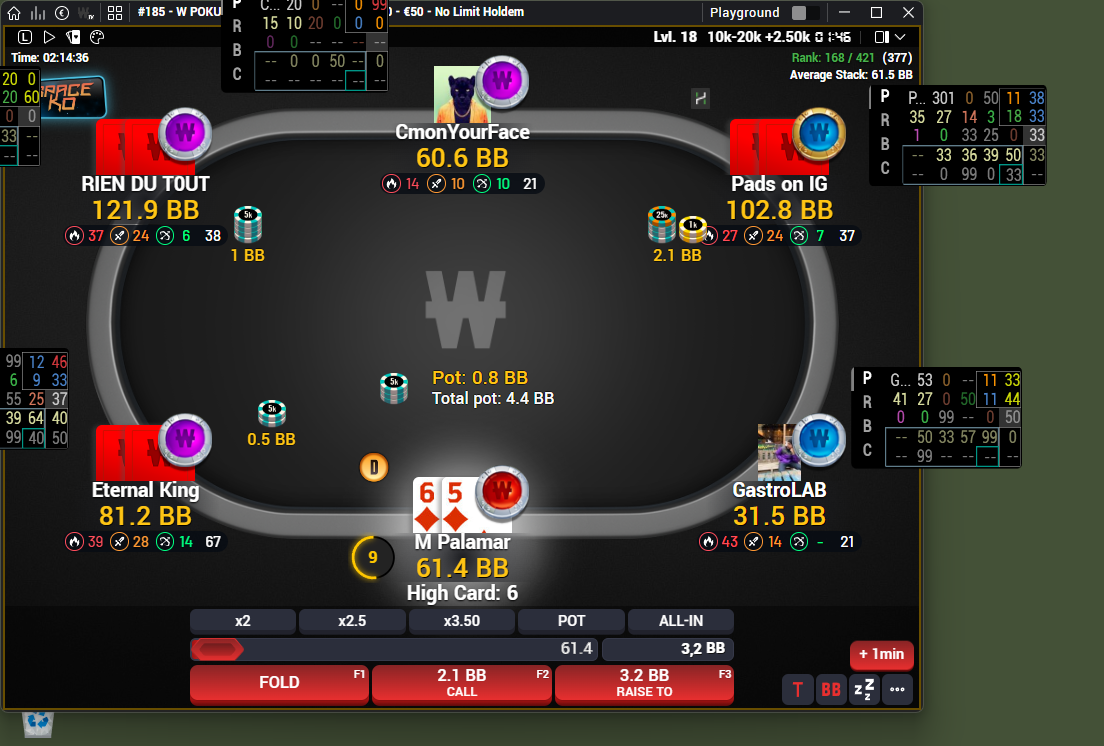Set bet size to POT

pos(571,621)
